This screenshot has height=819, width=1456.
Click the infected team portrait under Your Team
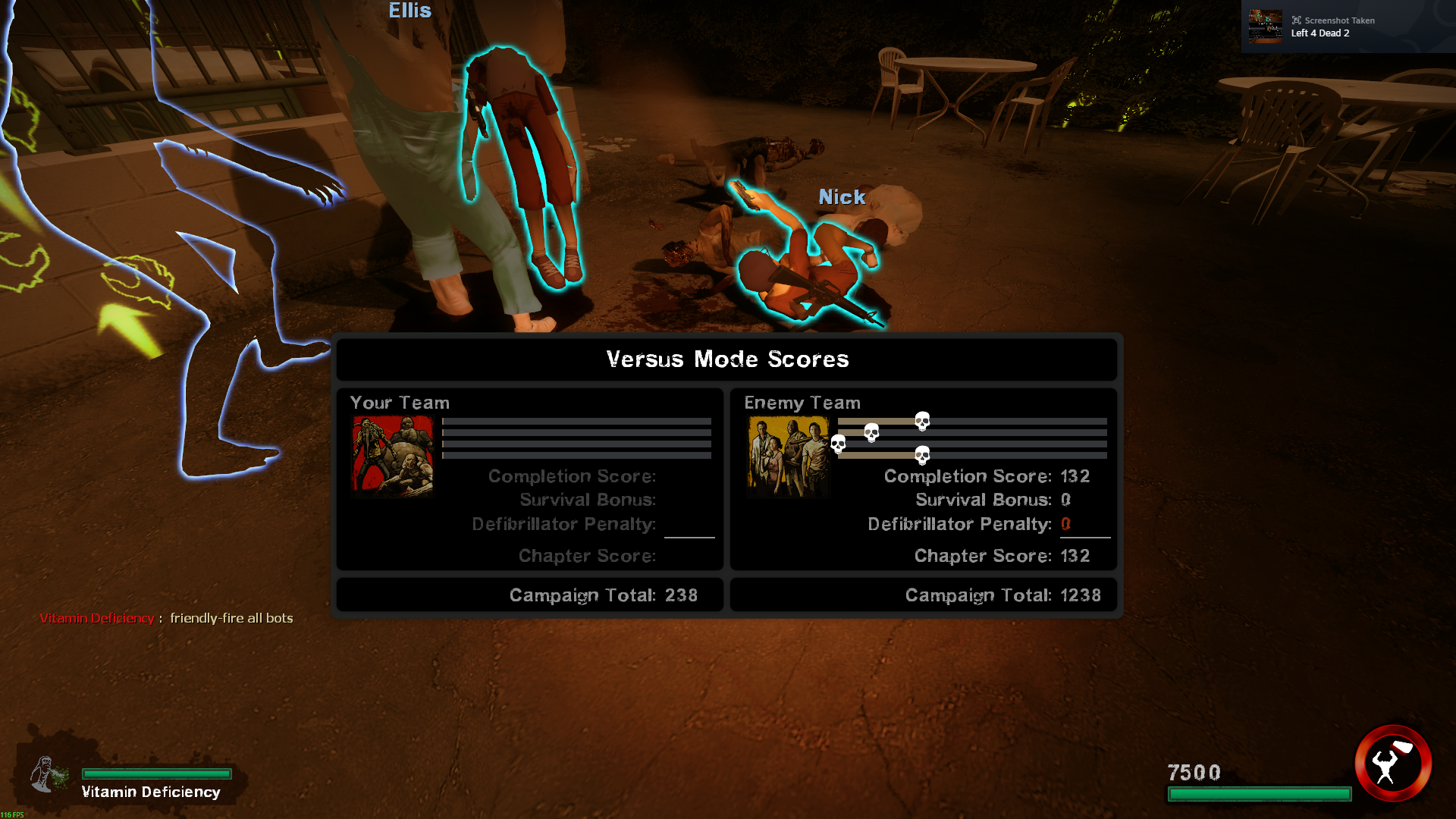point(392,455)
